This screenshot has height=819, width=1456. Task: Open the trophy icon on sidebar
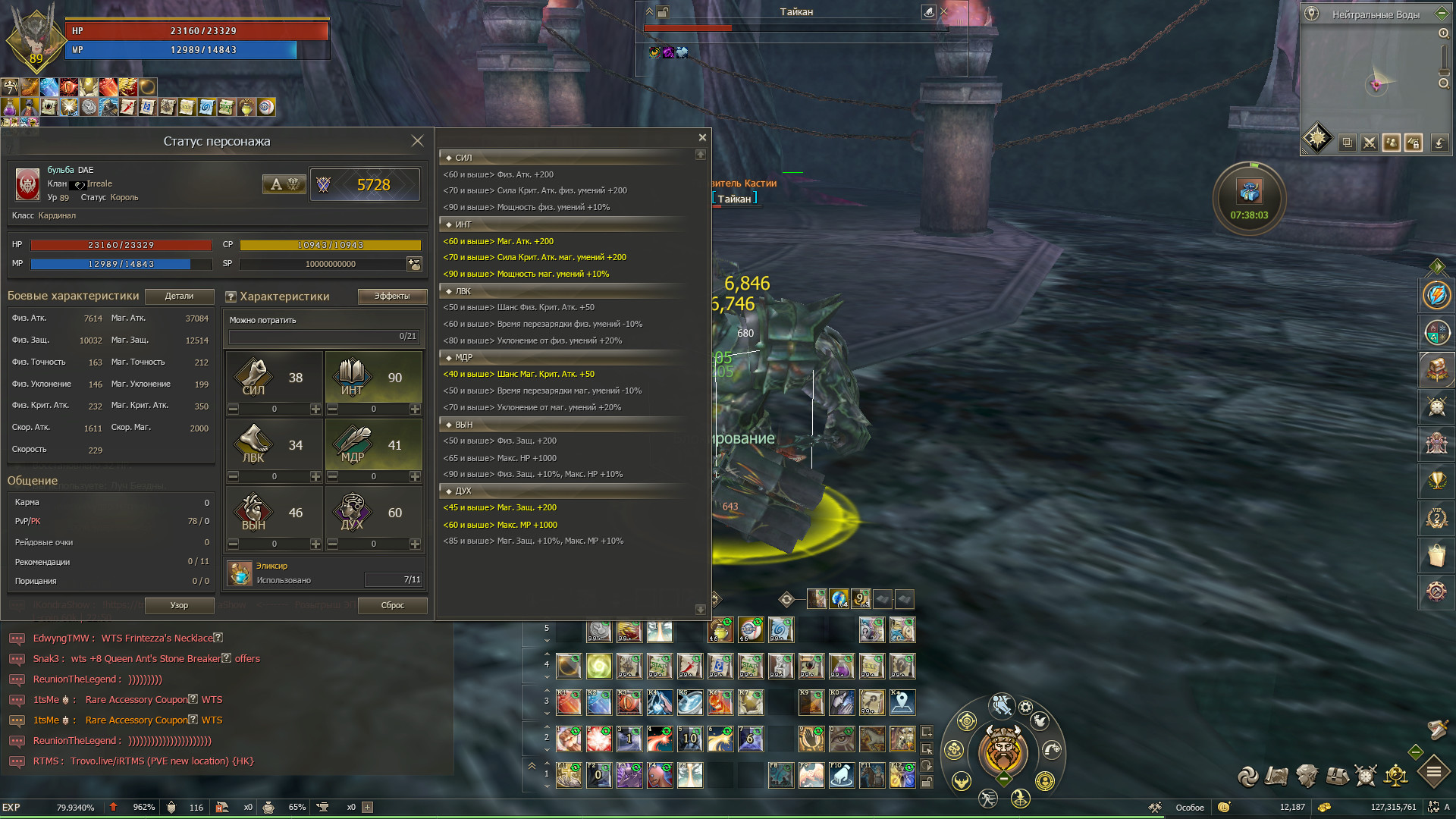tap(1436, 481)
